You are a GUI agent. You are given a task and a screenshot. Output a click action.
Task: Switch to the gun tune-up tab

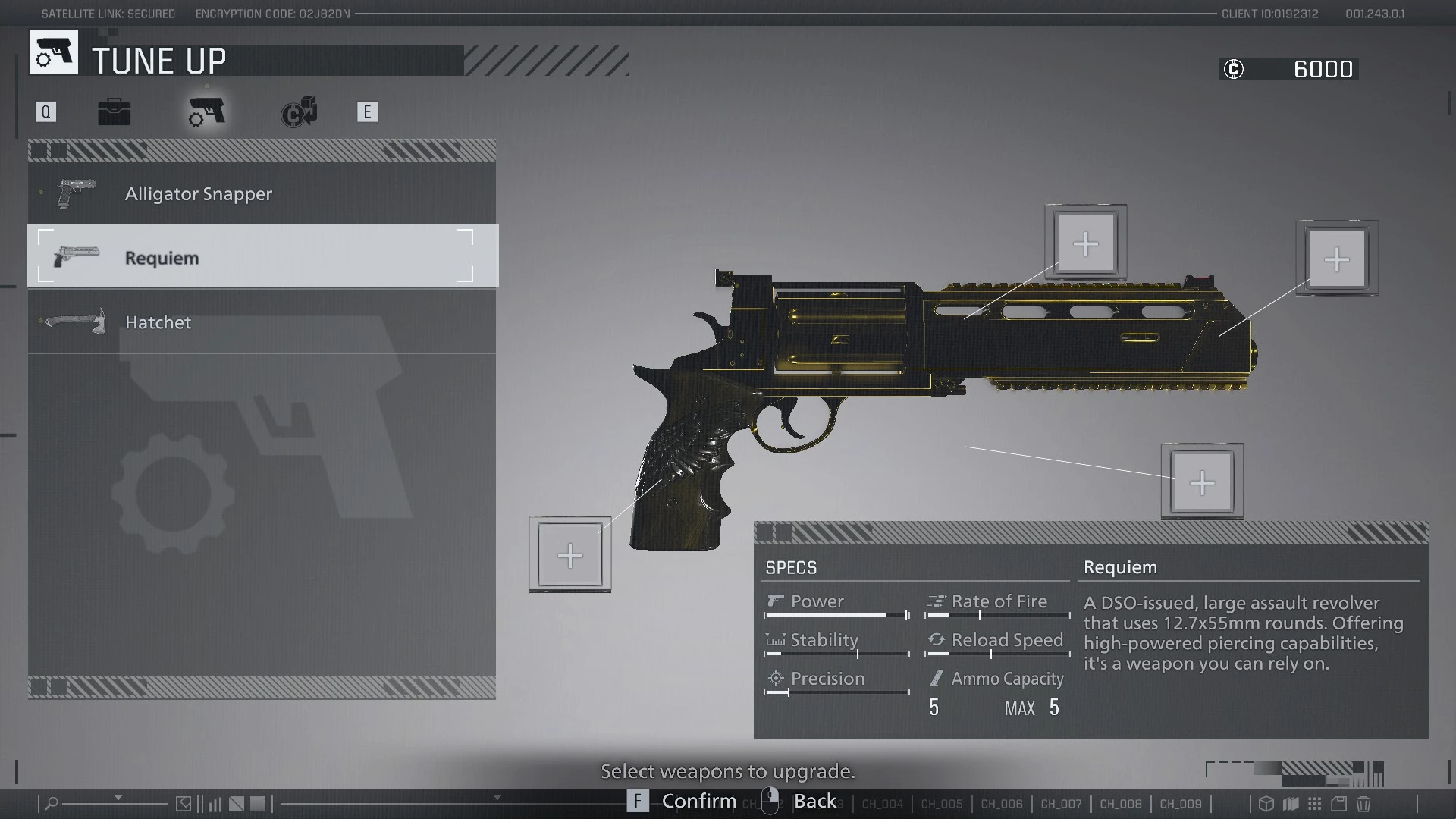(206, 112)
